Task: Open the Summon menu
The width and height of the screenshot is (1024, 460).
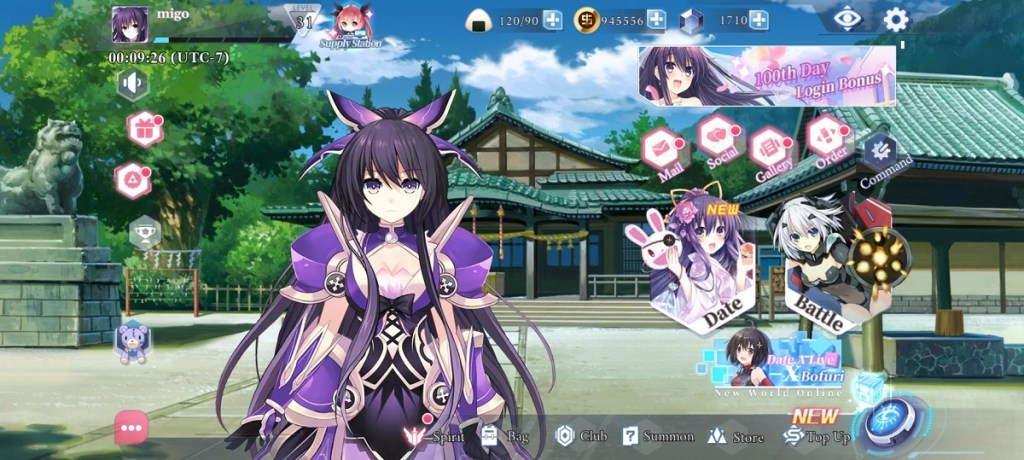Action: click(657, 436)
